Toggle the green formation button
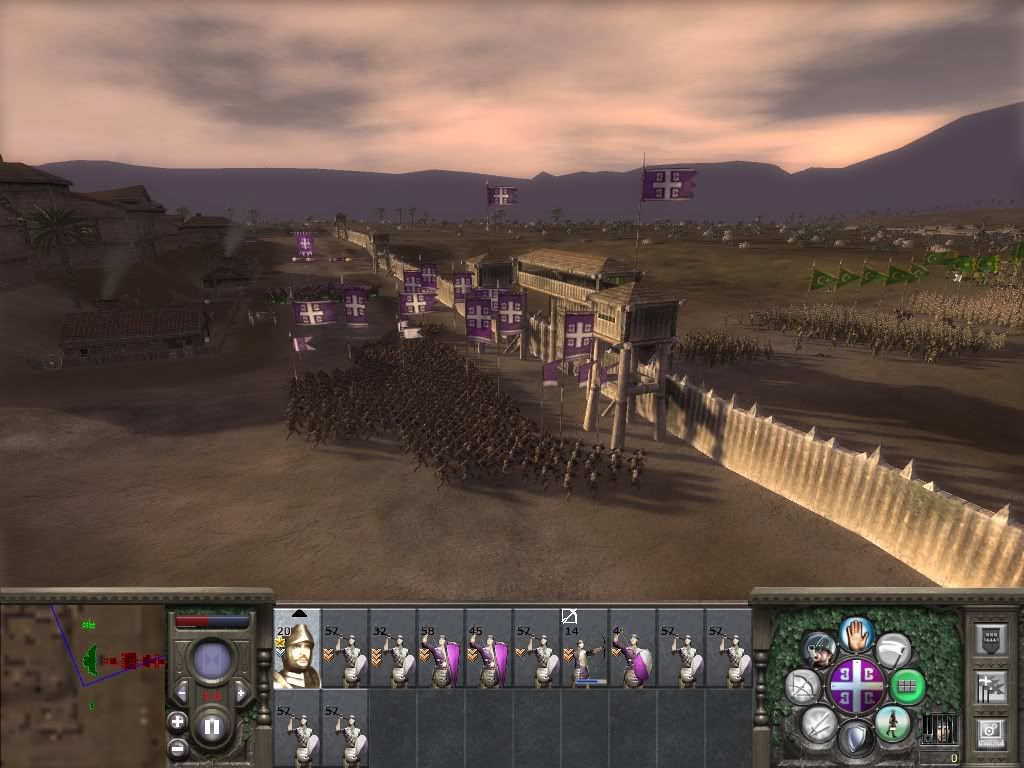Viewport: 1024px width, 768px height. tap(907, 686)
